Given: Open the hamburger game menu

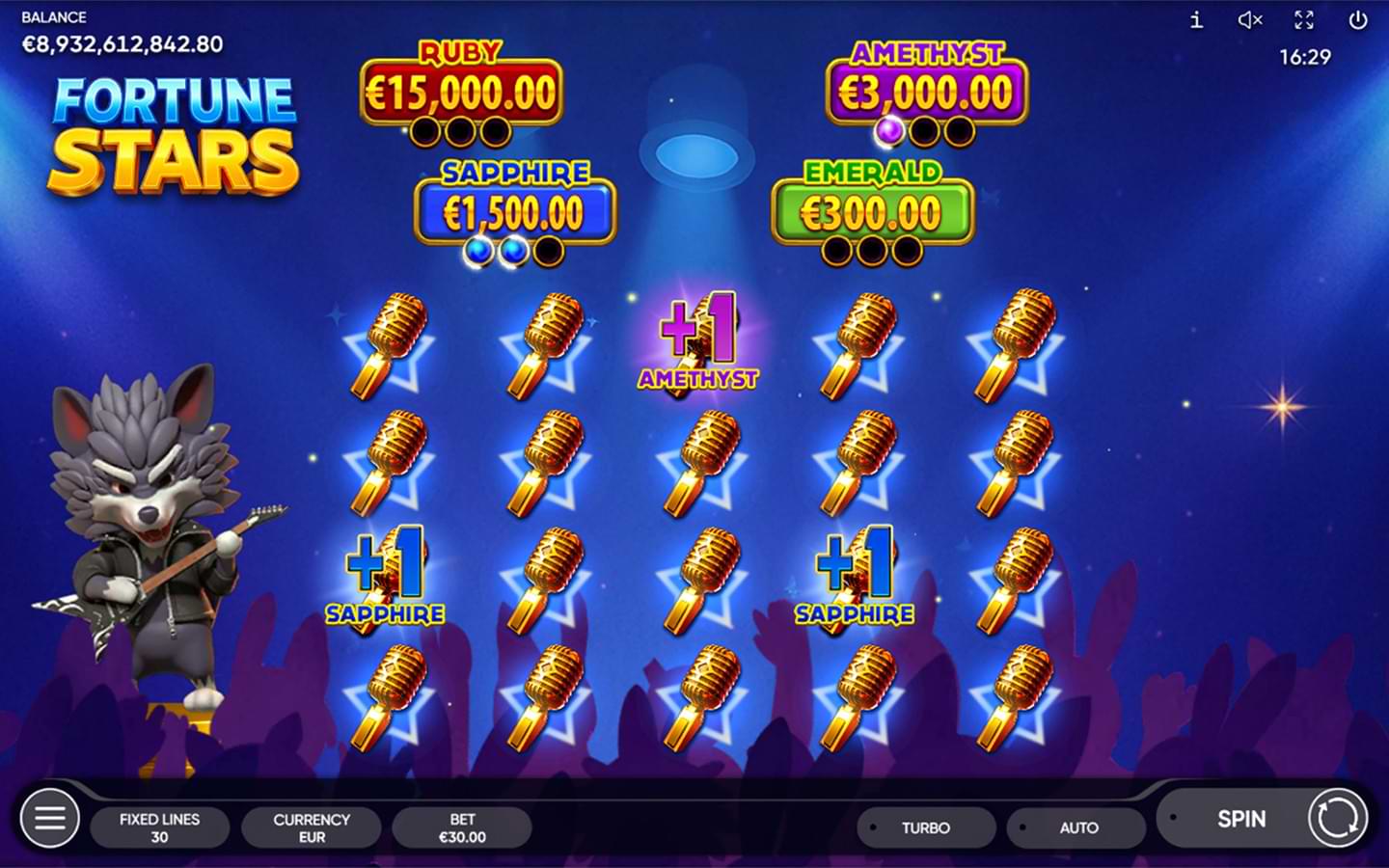Looking at the screenshot, I should point(49,818).
